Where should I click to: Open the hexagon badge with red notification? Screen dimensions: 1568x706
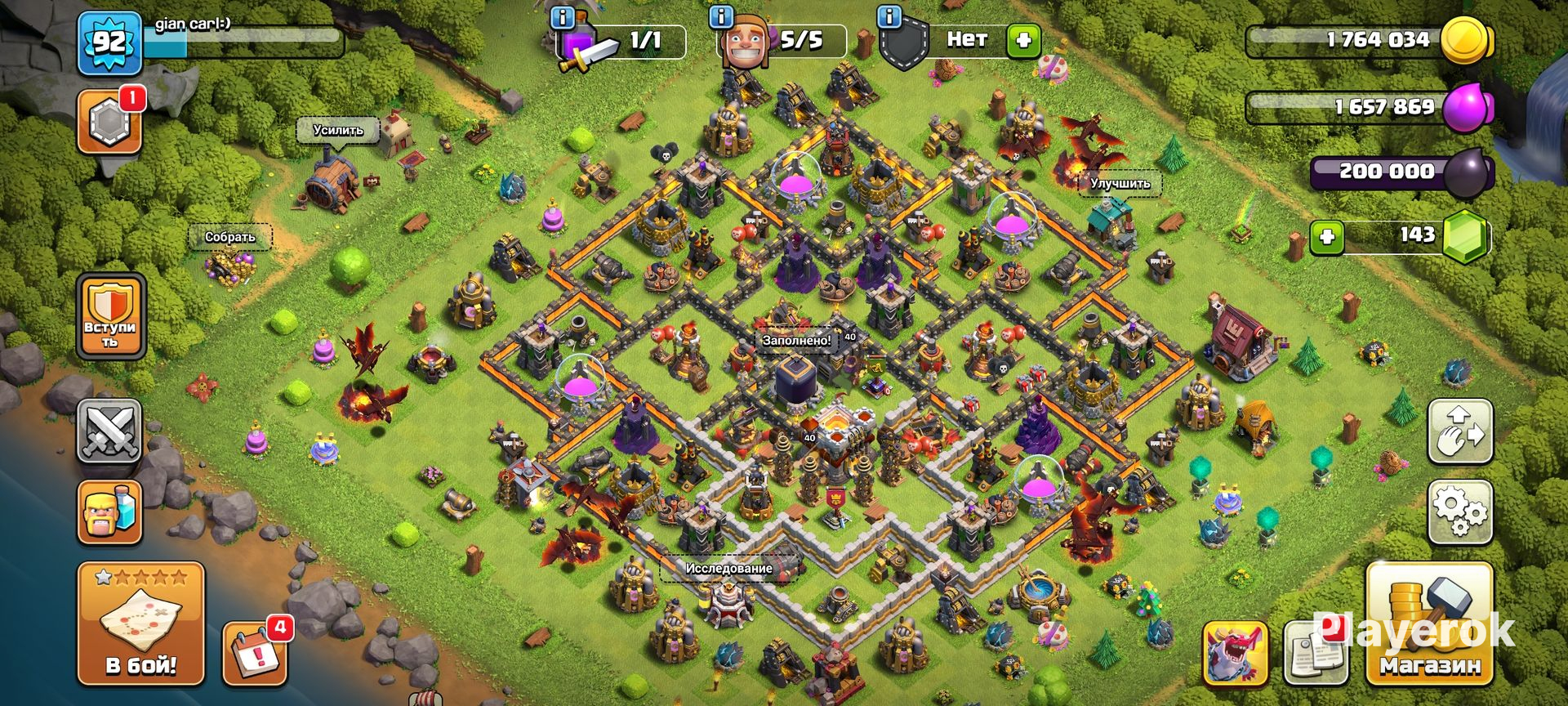coord(109,123)
